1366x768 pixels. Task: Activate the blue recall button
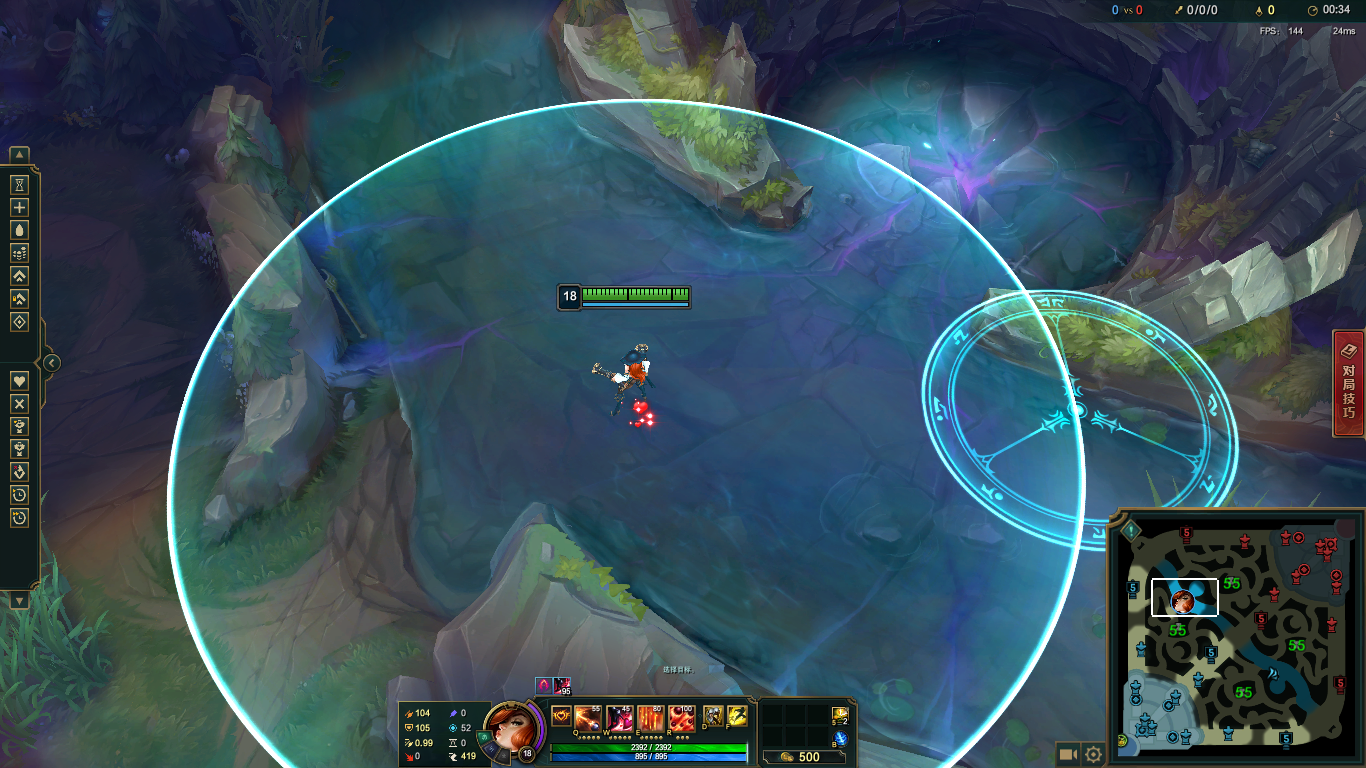click(x=840, y=738)
